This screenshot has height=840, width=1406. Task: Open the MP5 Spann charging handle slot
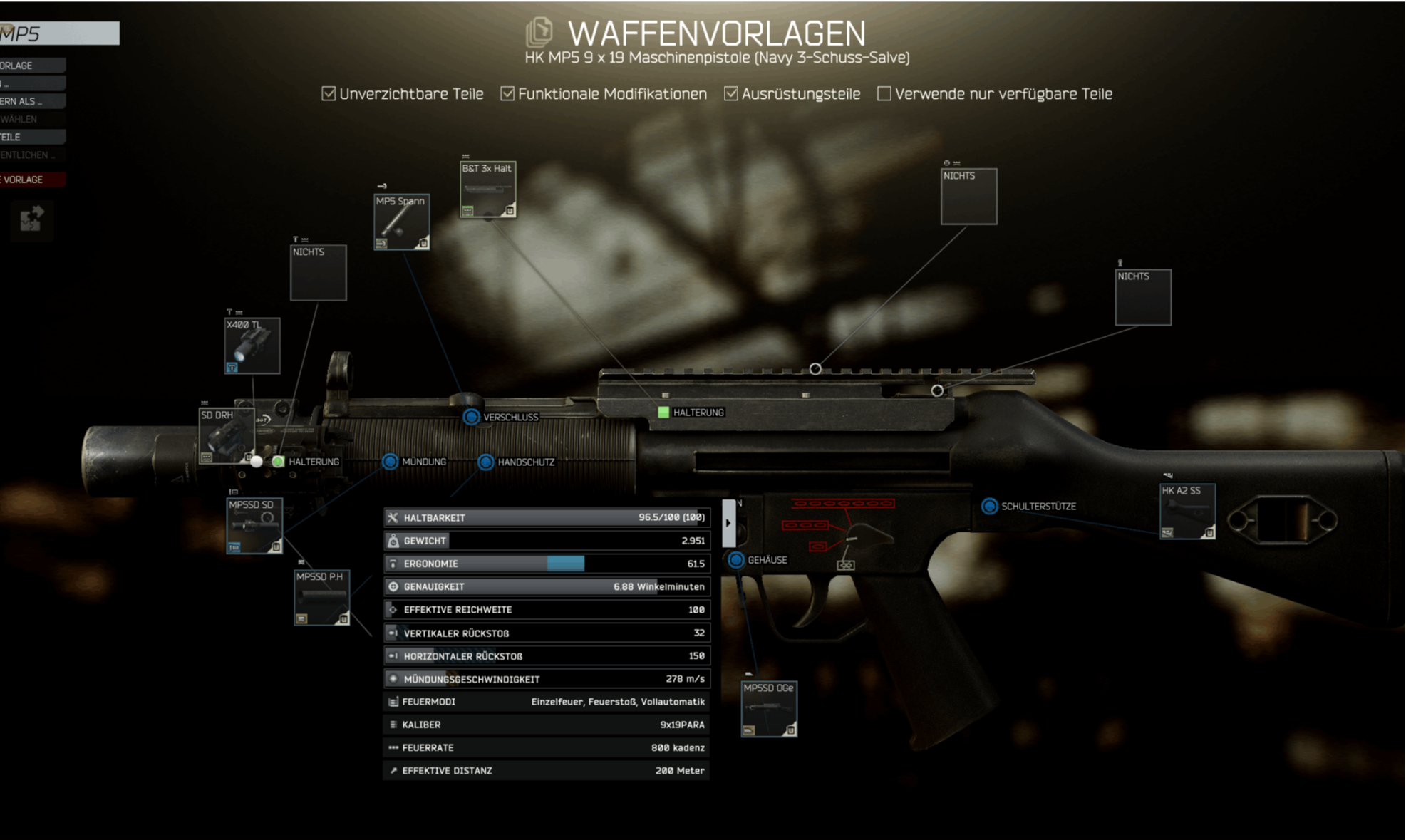401,222
